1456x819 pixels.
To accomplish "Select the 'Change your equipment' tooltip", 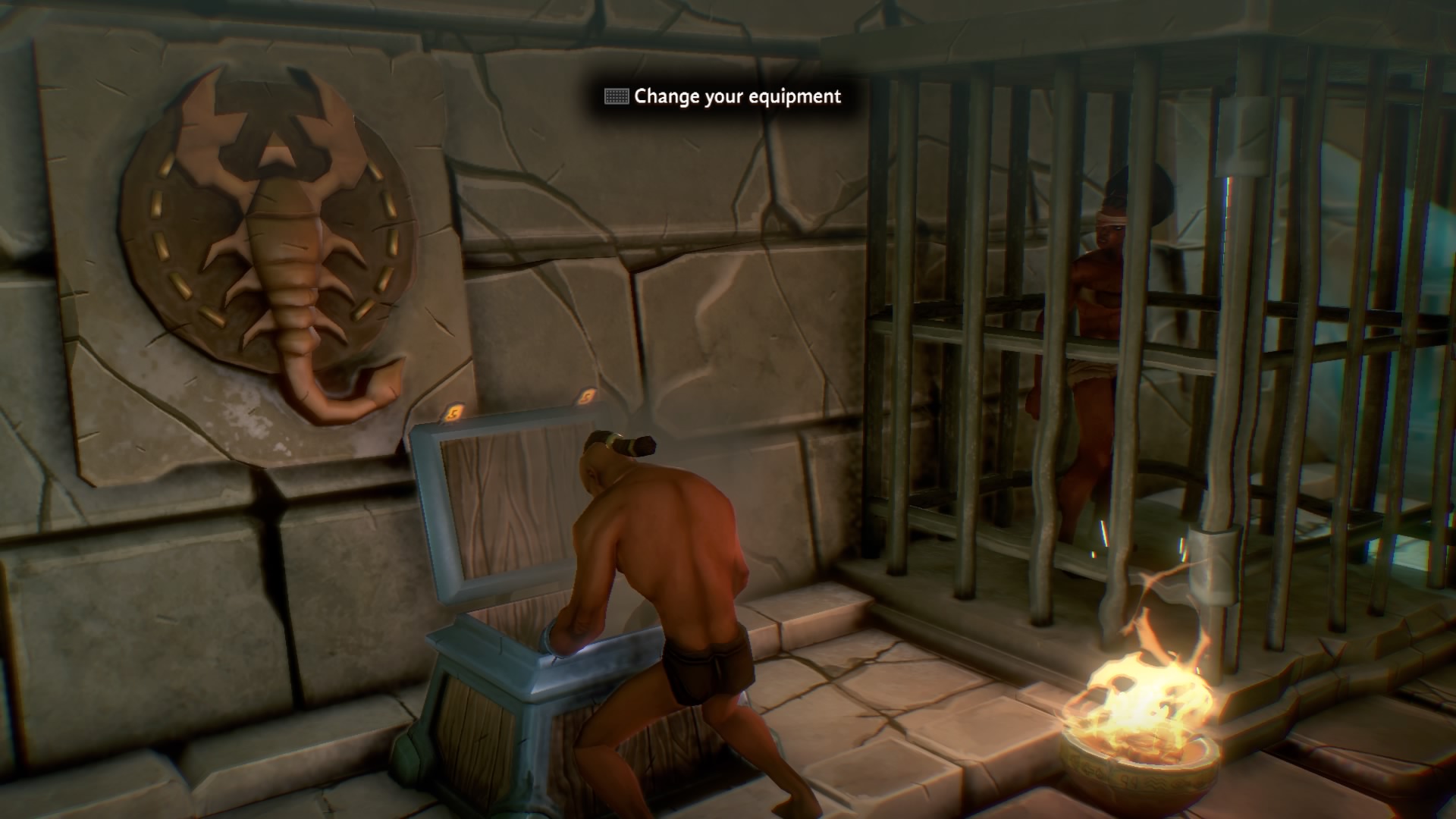I will (720, 97).
